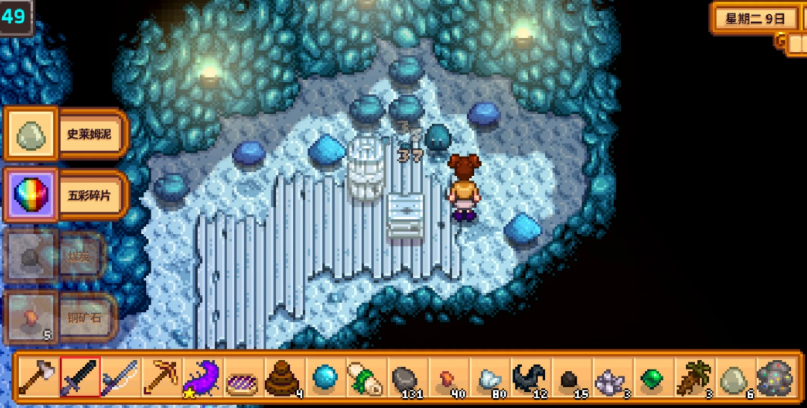Select the blue orb hotbar slot
Viewport: 807px width, 408px height.
coord(324,378)
